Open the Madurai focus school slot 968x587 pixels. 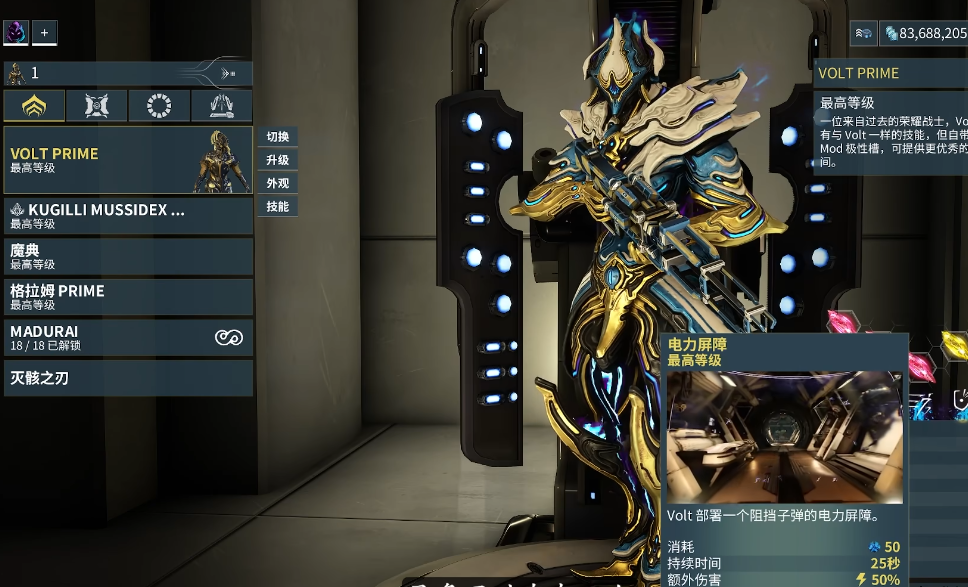click(x=128, y=337)
